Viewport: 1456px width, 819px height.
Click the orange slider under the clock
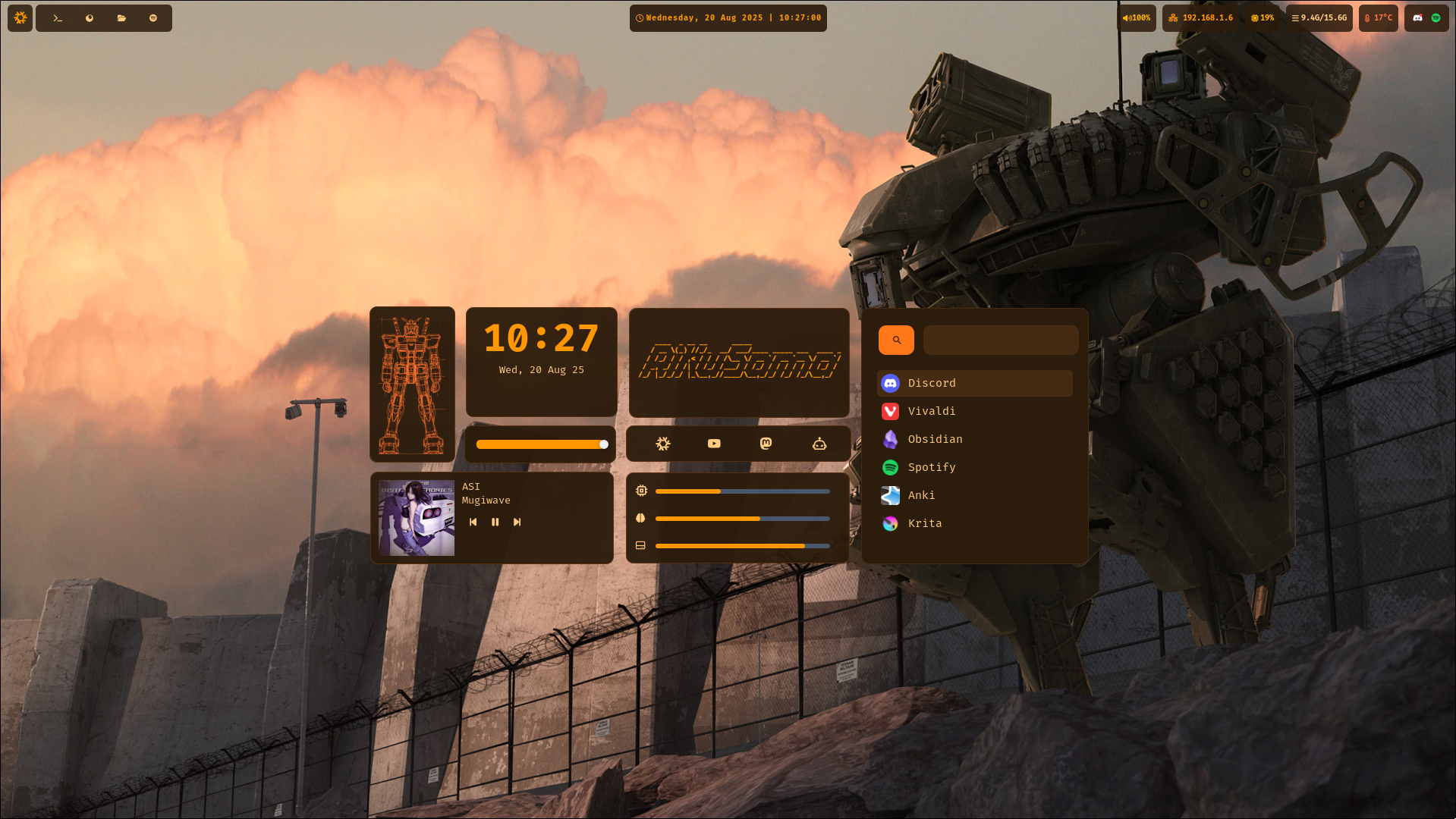pyautogui.click(x=540, y=444)
